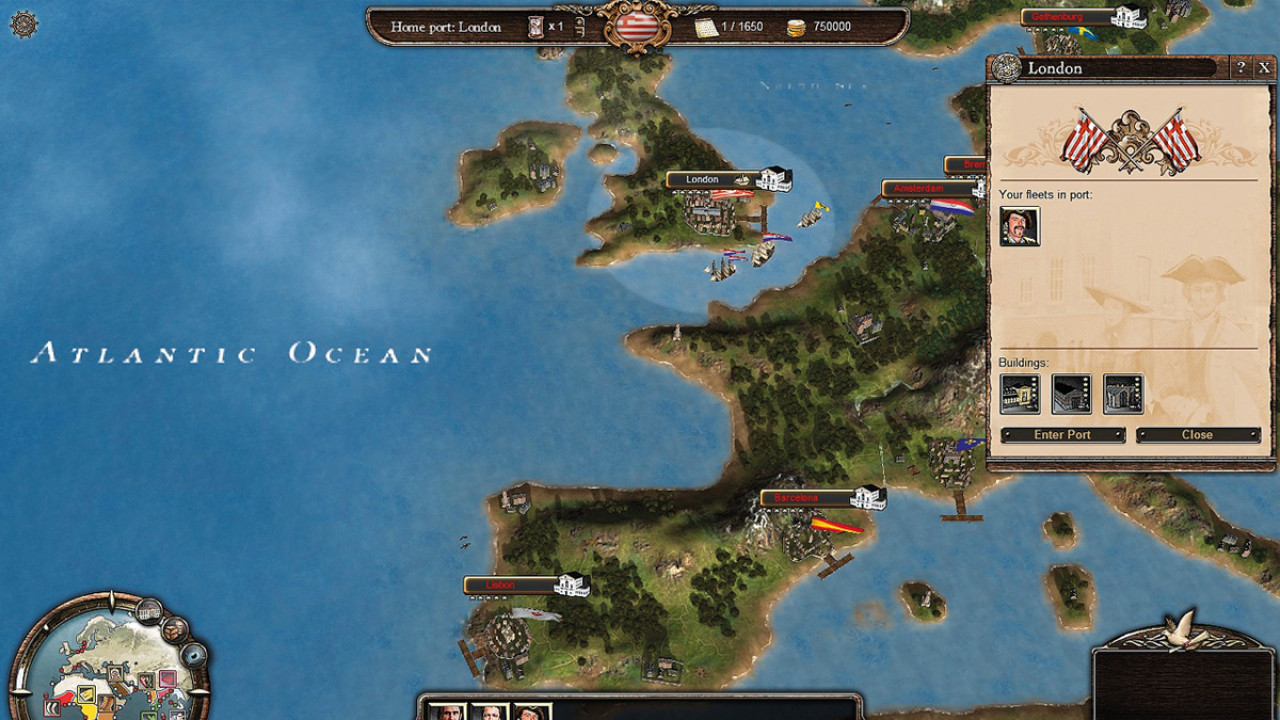Open the calendar date icon in top bar

pos(707,27)
